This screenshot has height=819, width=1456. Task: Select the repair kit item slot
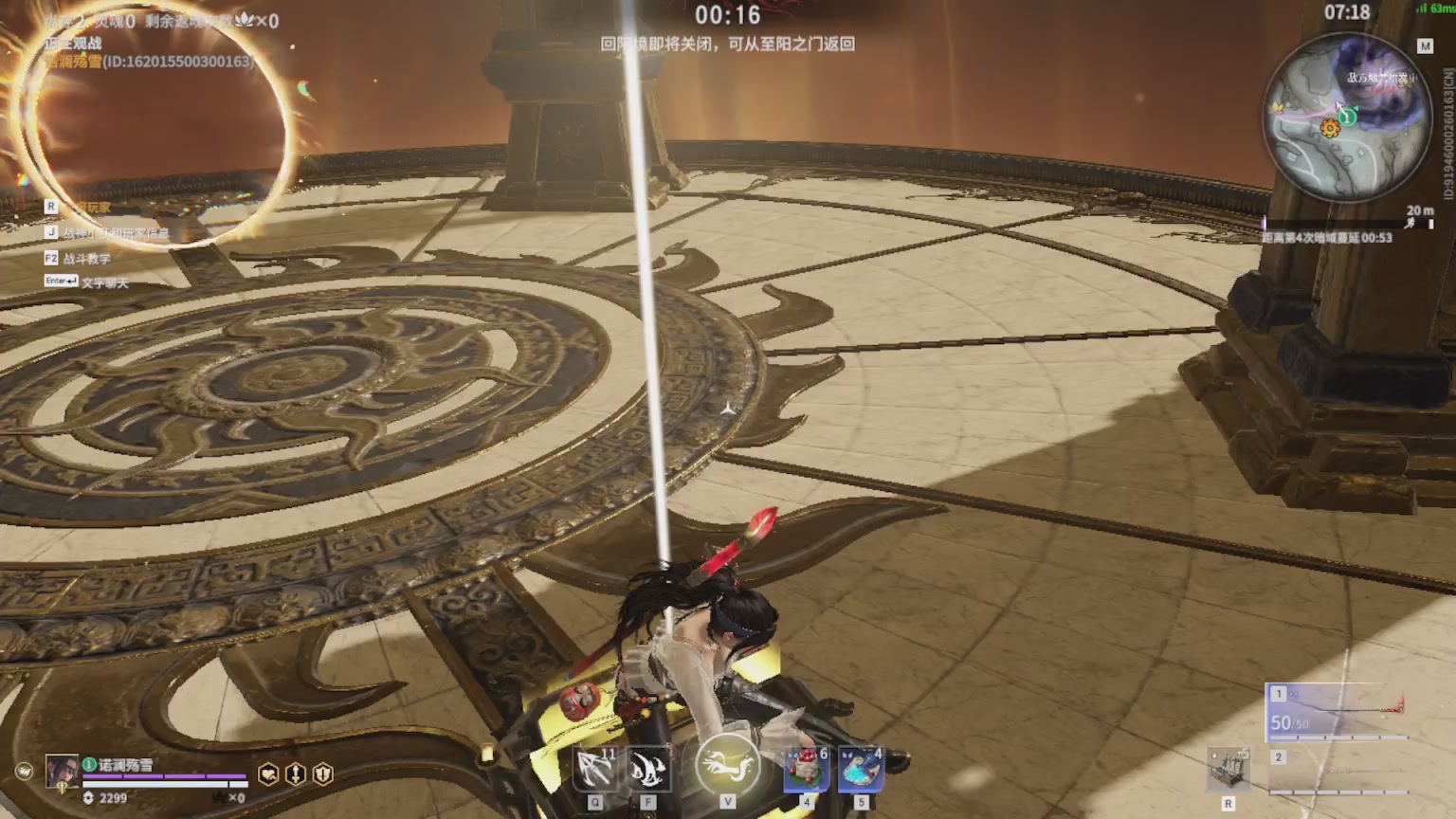click(x=1228, y=770)
